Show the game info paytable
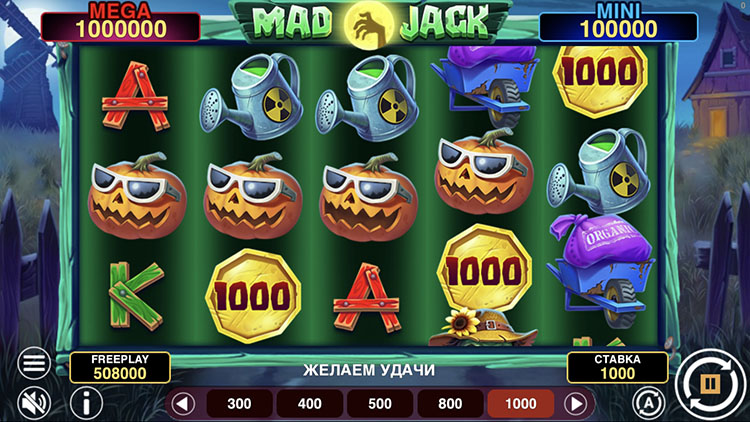The height and width of the screenshot is (422, 750). [x=86, y=403]
